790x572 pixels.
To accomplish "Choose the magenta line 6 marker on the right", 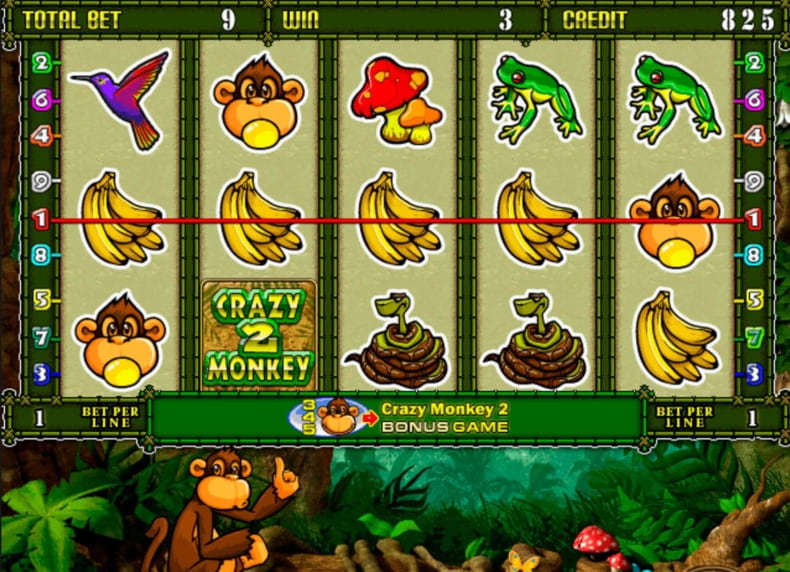I will 754,98.
